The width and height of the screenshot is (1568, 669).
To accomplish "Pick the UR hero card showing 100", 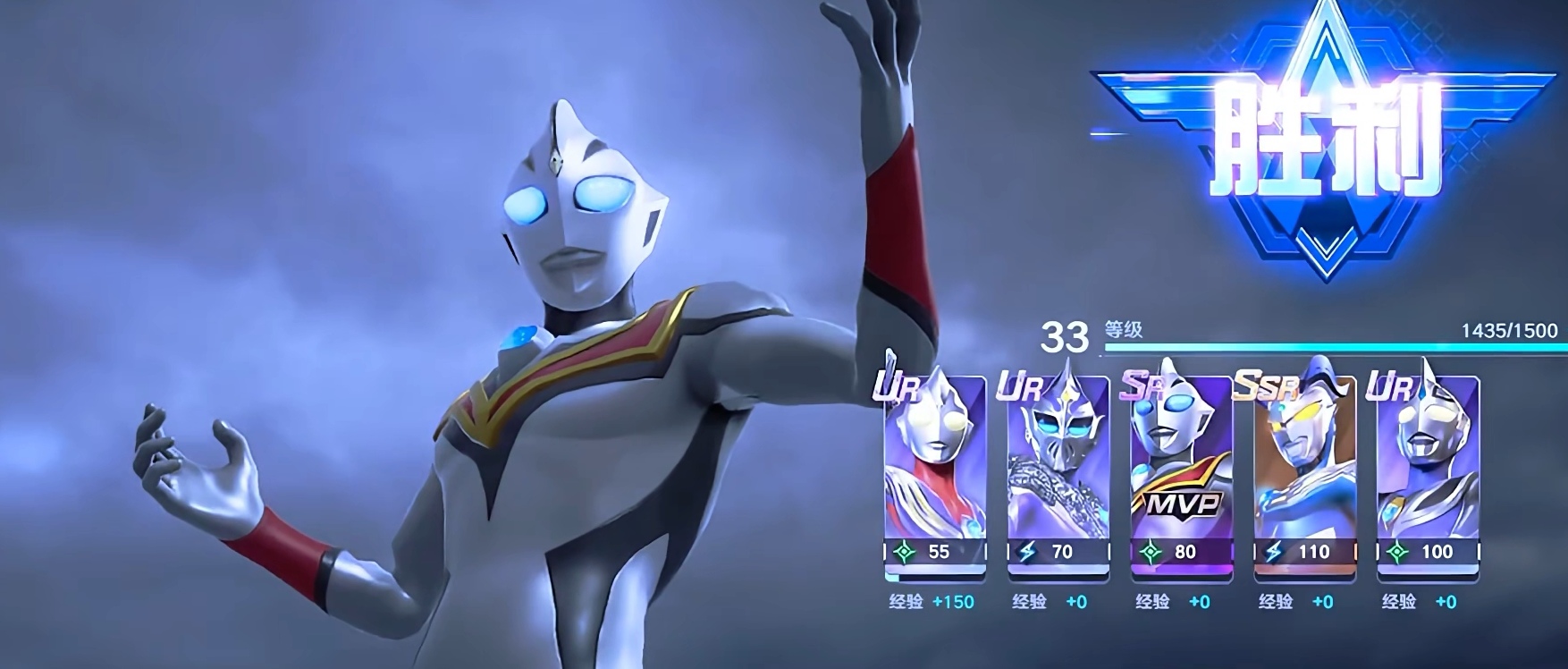I will pyautogui.click(x=1428, y=474).
